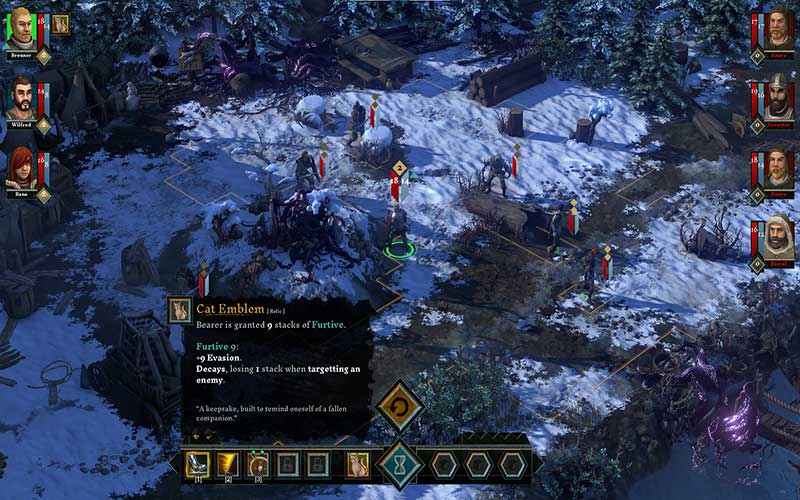Activate the round shield ability in slot 3
This screenshot has height=500, width=800.
(258, 464)
